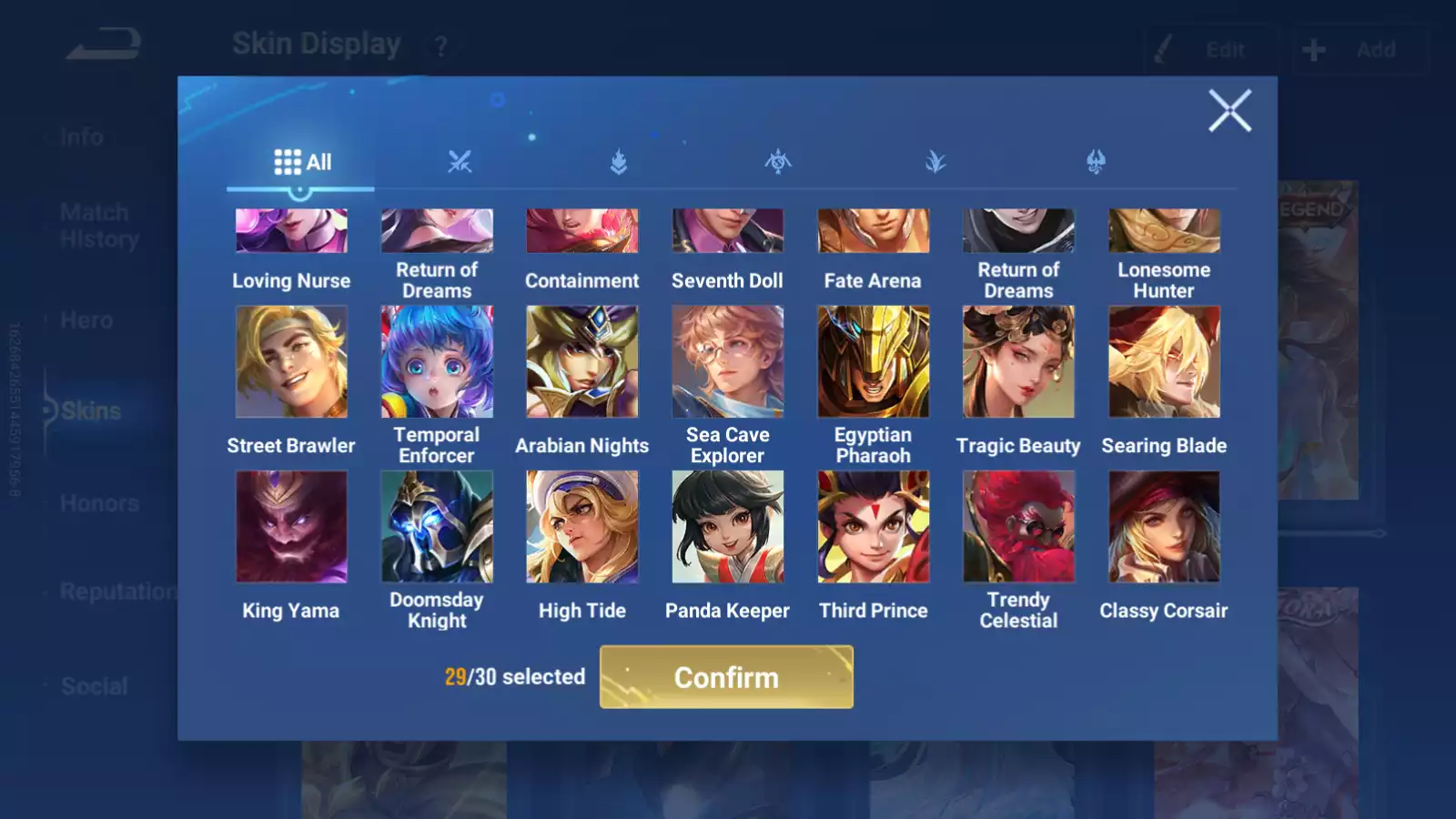1456x819 pixels.
Task: Switch to the All tab
Action: 300,162
